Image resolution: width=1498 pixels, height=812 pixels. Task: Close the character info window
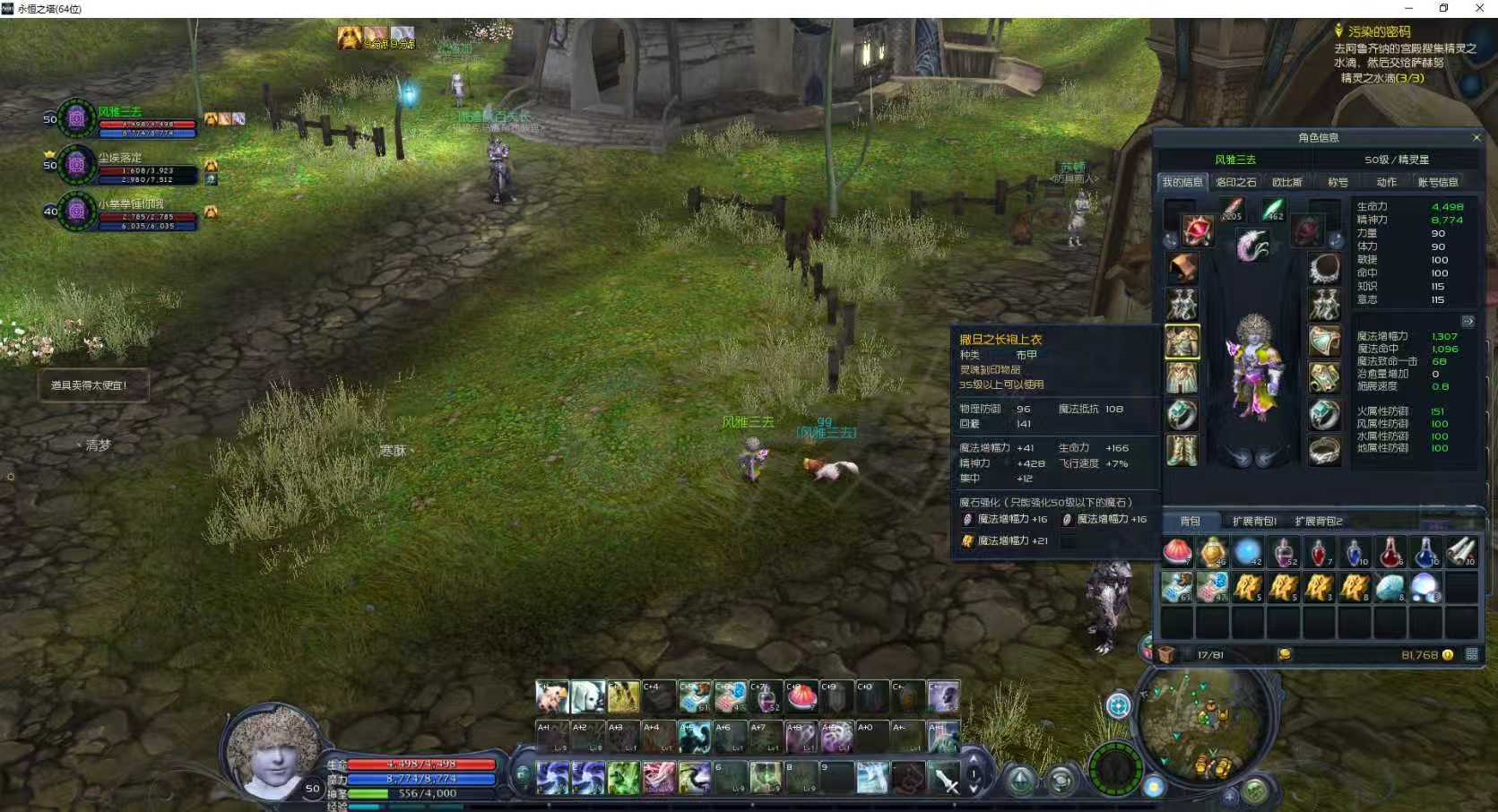(x=1476, y=137)
